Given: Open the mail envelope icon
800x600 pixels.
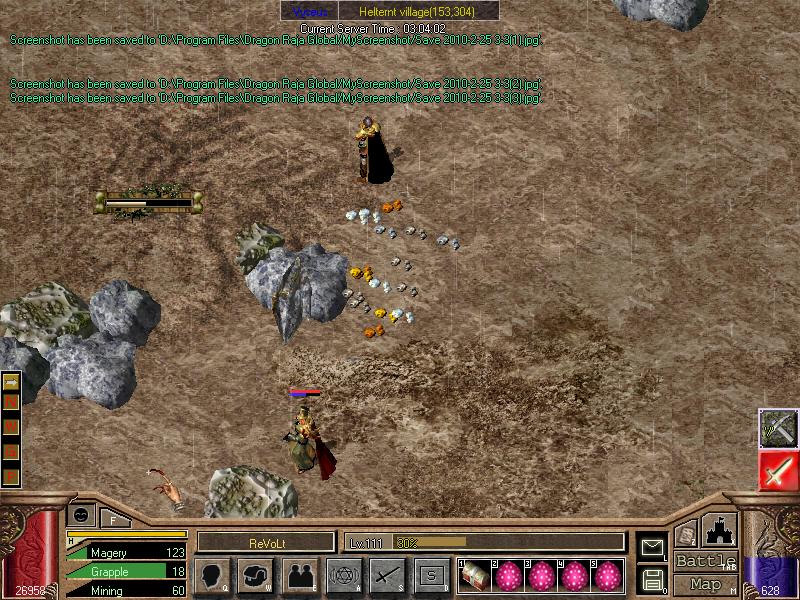Looking at the screenshot, I should [x=652, y=546].
